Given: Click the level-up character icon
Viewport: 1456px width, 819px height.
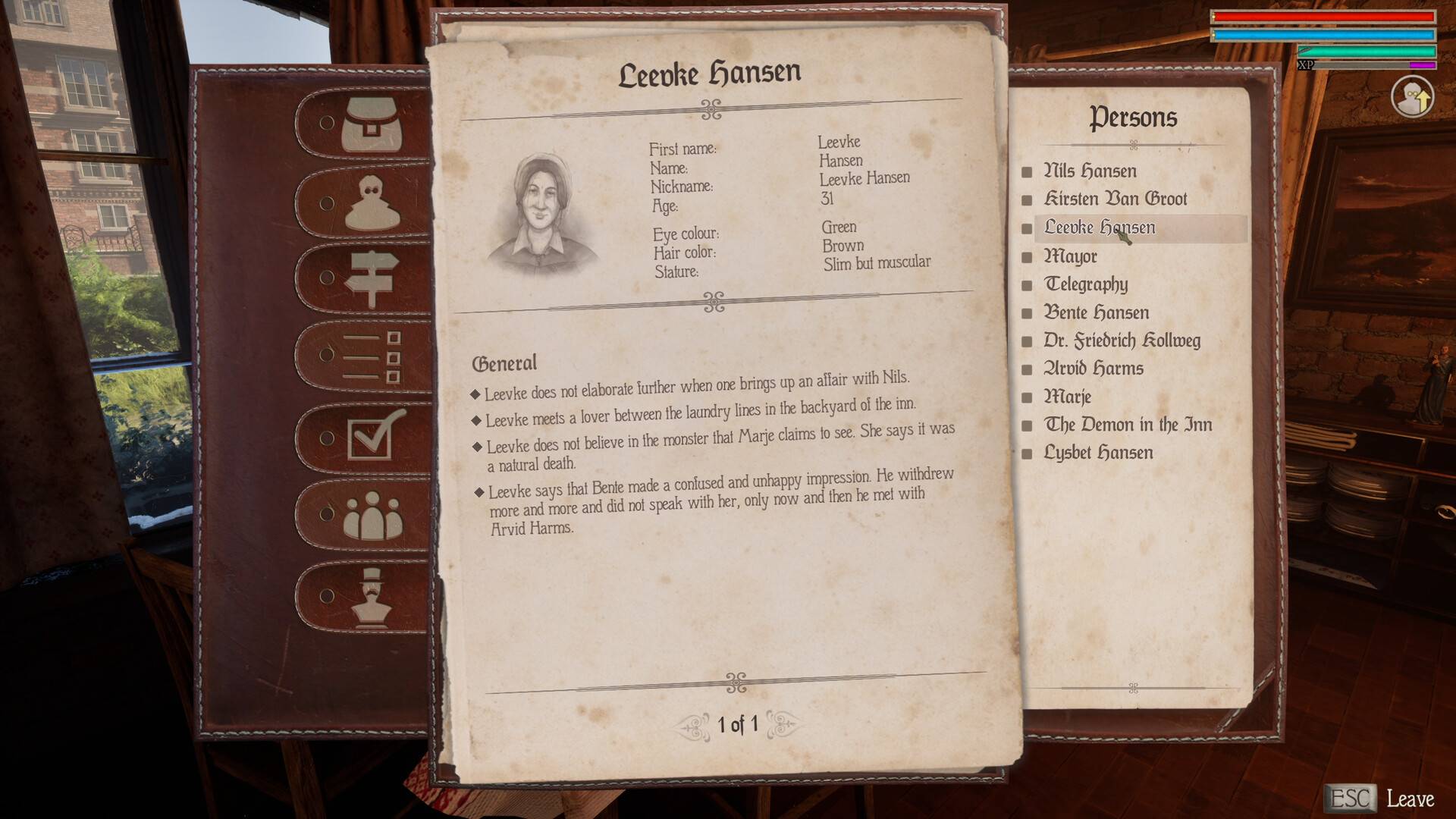Looking at the screenshot, I should [x=1412, y=98].
